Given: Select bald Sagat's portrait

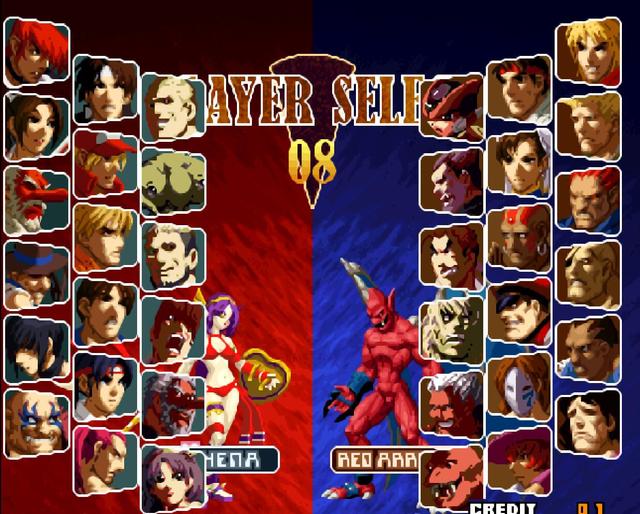Looking at the screenshot, I should click(x=587, y=272).
